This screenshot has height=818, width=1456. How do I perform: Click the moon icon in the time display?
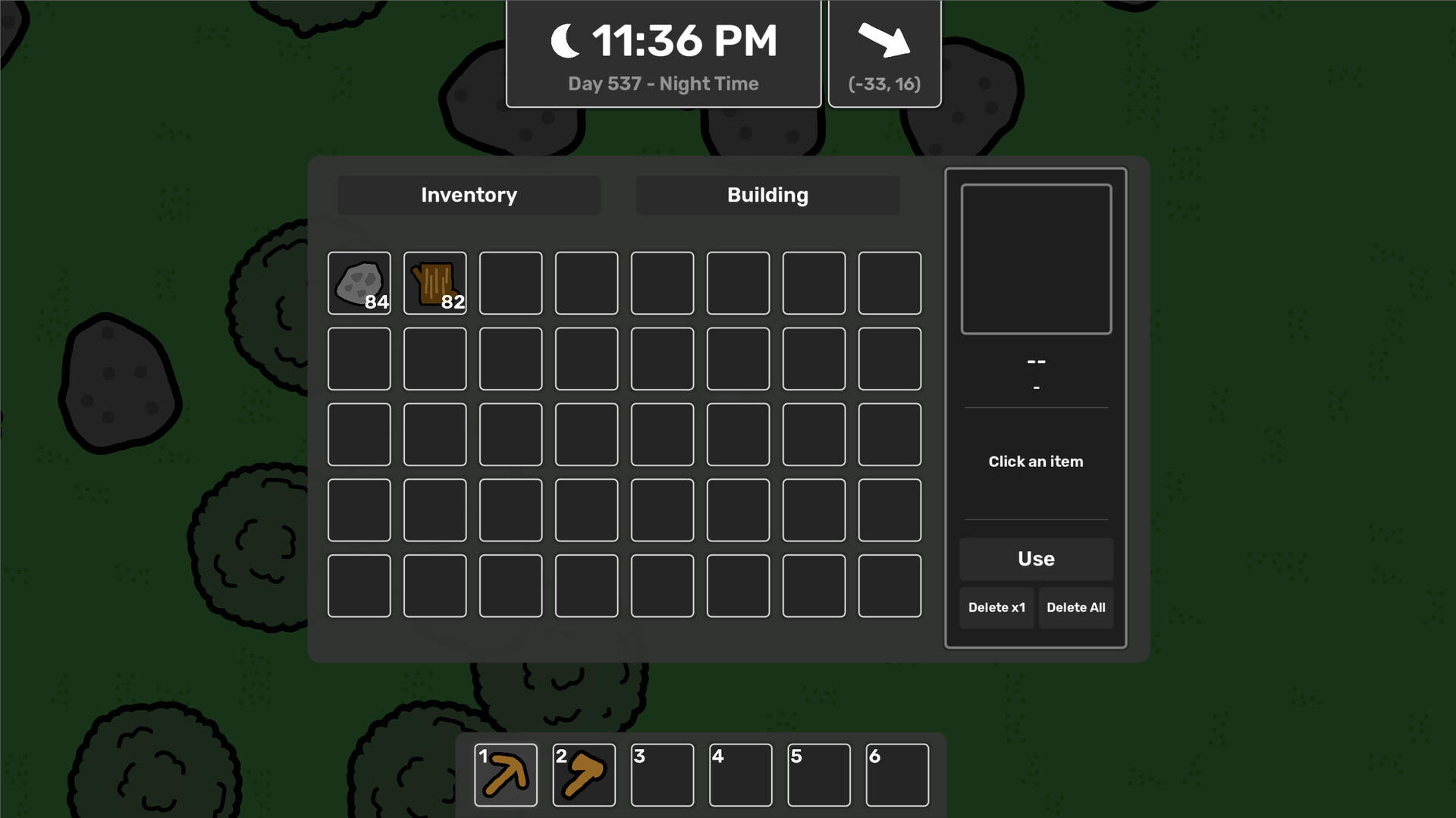pos(564,40)
